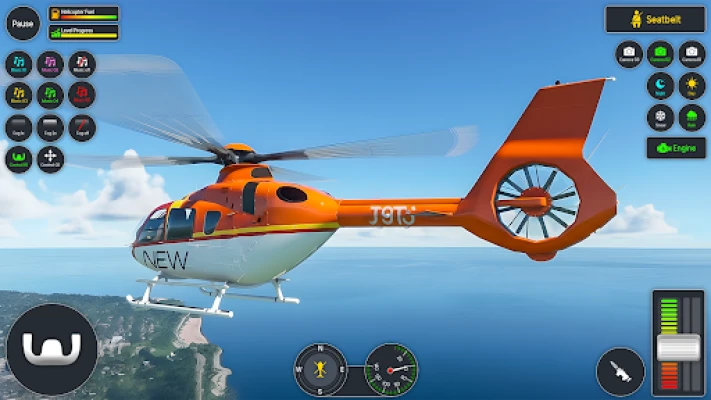
Task: Play the cyan Music 01 track
Action: (x=19, y=65)
